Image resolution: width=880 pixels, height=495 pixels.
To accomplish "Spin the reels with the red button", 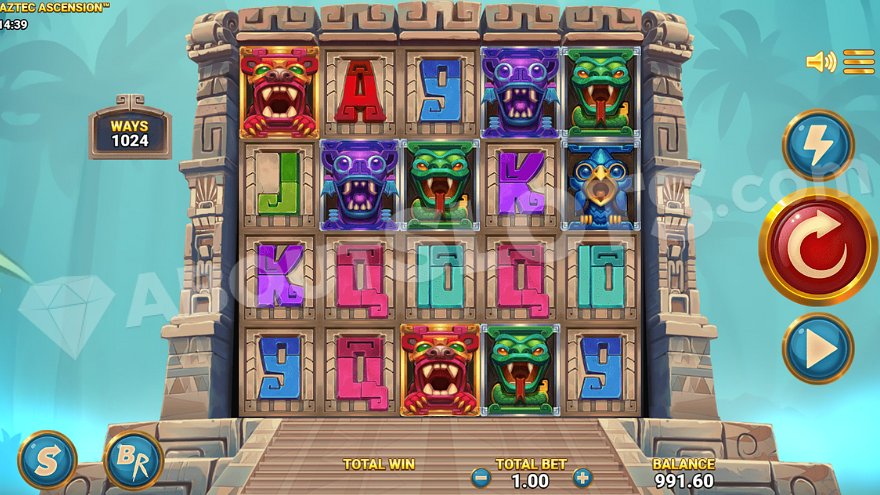I will pos(818,246).
